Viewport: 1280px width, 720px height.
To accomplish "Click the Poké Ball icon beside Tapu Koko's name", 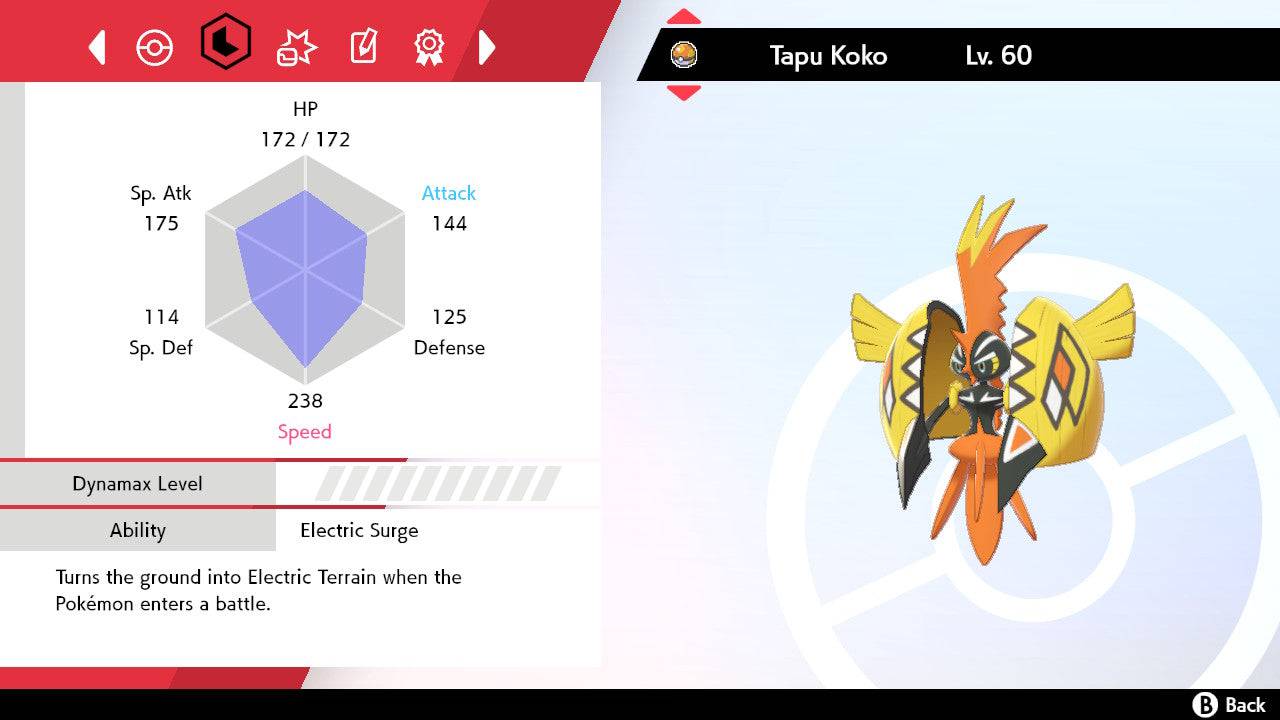I will click(x=685, y=55).
